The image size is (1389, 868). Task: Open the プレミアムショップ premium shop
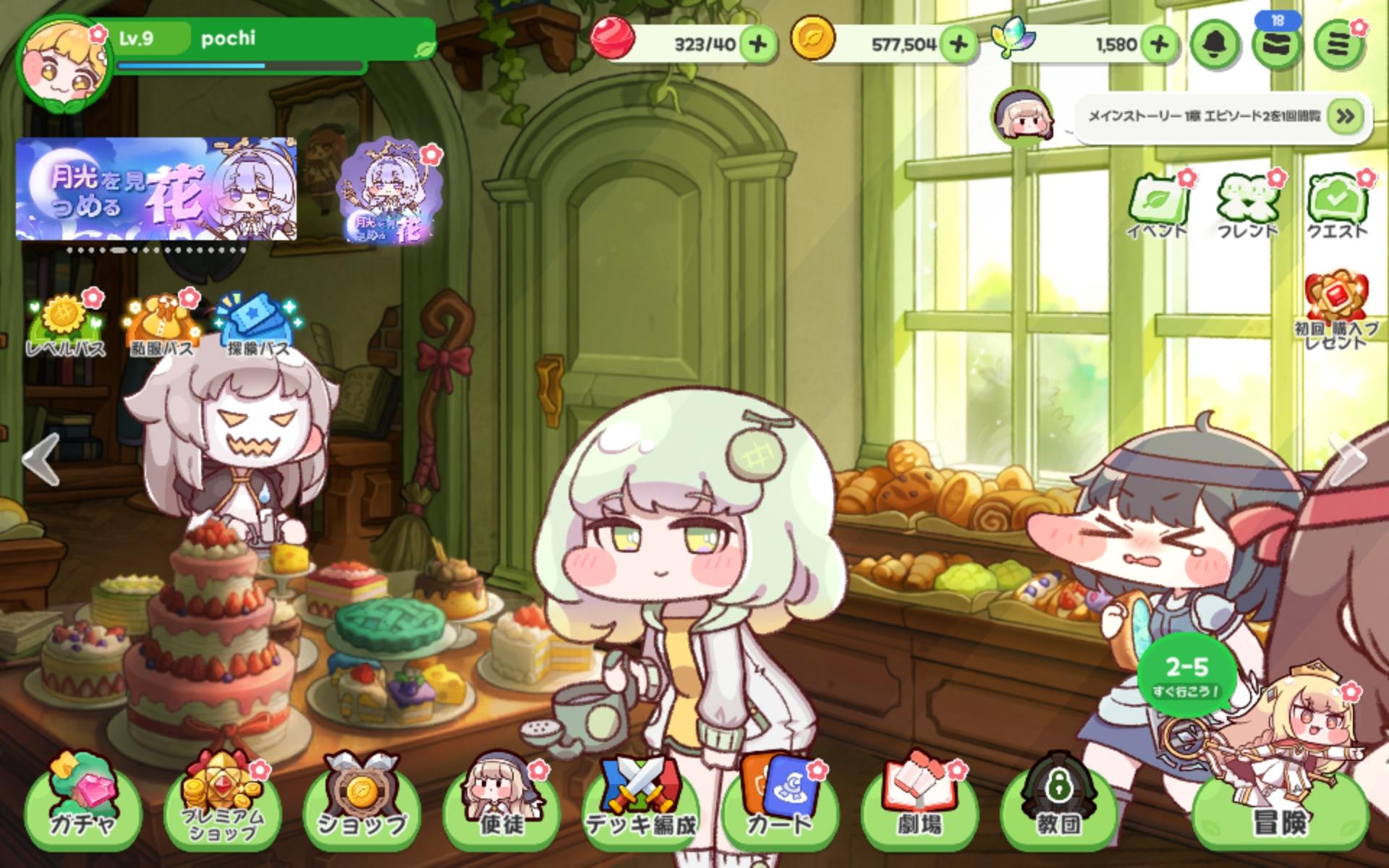(x=221, y=803)
